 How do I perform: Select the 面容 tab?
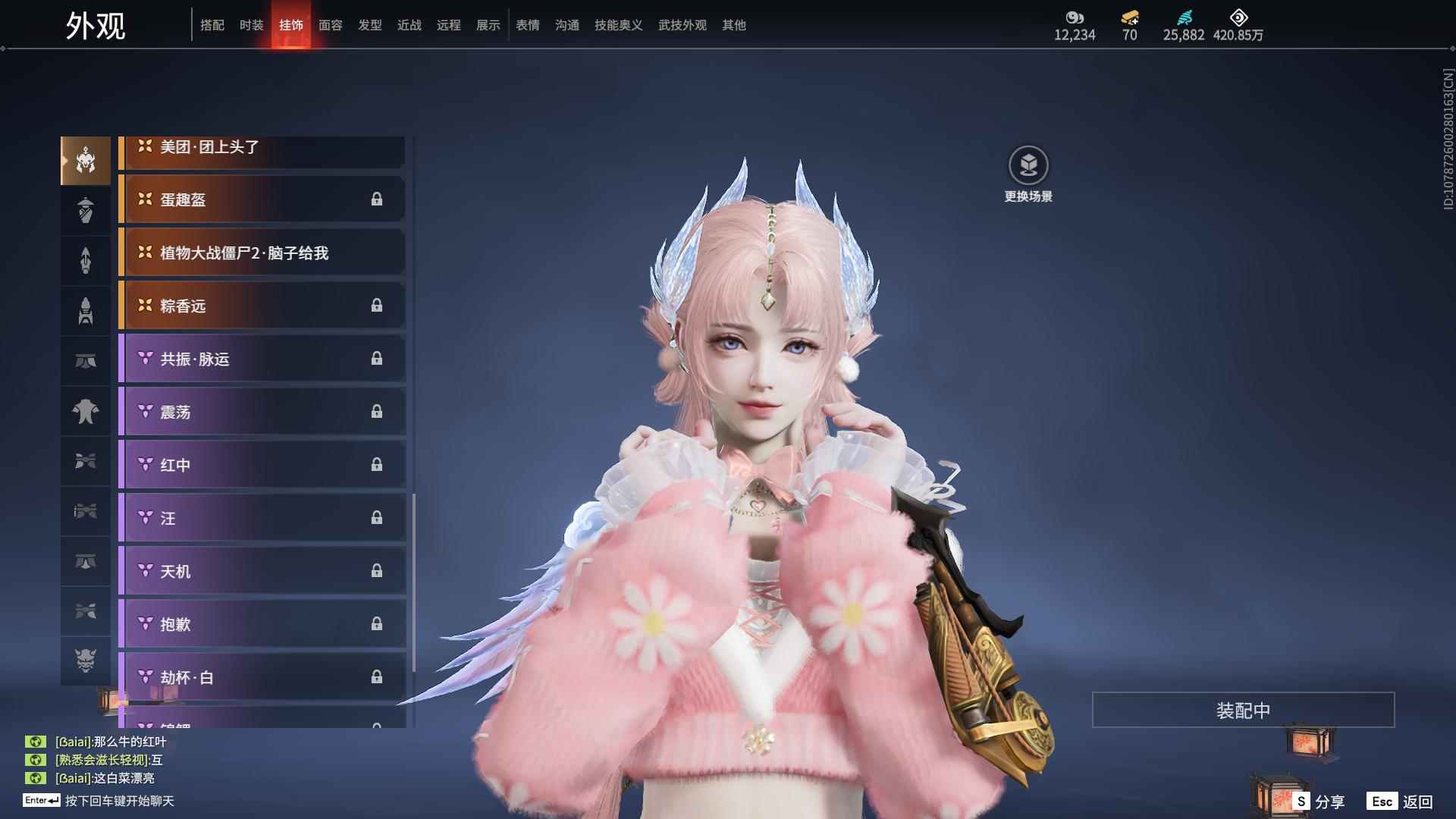(330, 25)
